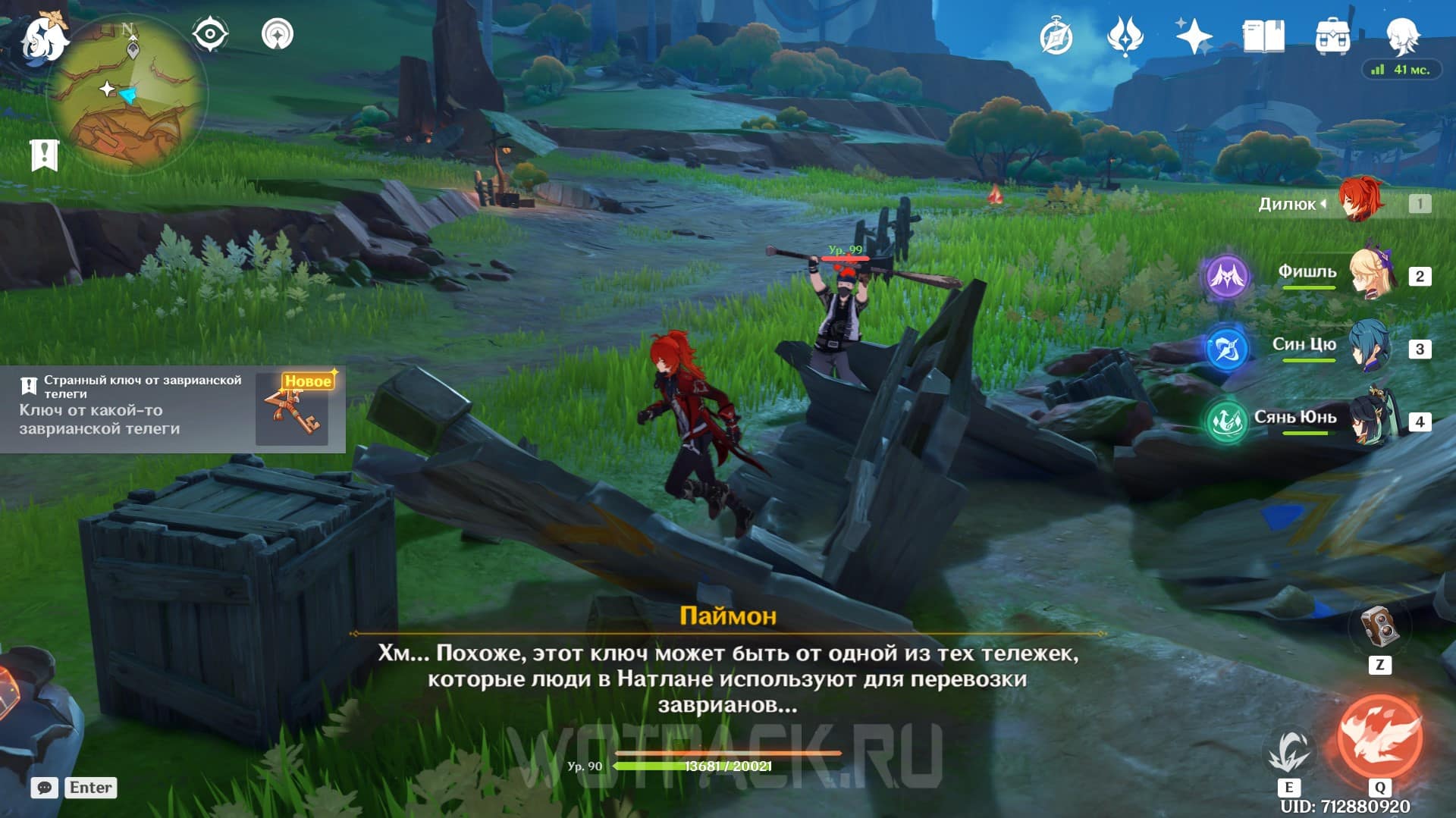
Task: Open the character profile silhouette icon
Action: (1402, 35)
